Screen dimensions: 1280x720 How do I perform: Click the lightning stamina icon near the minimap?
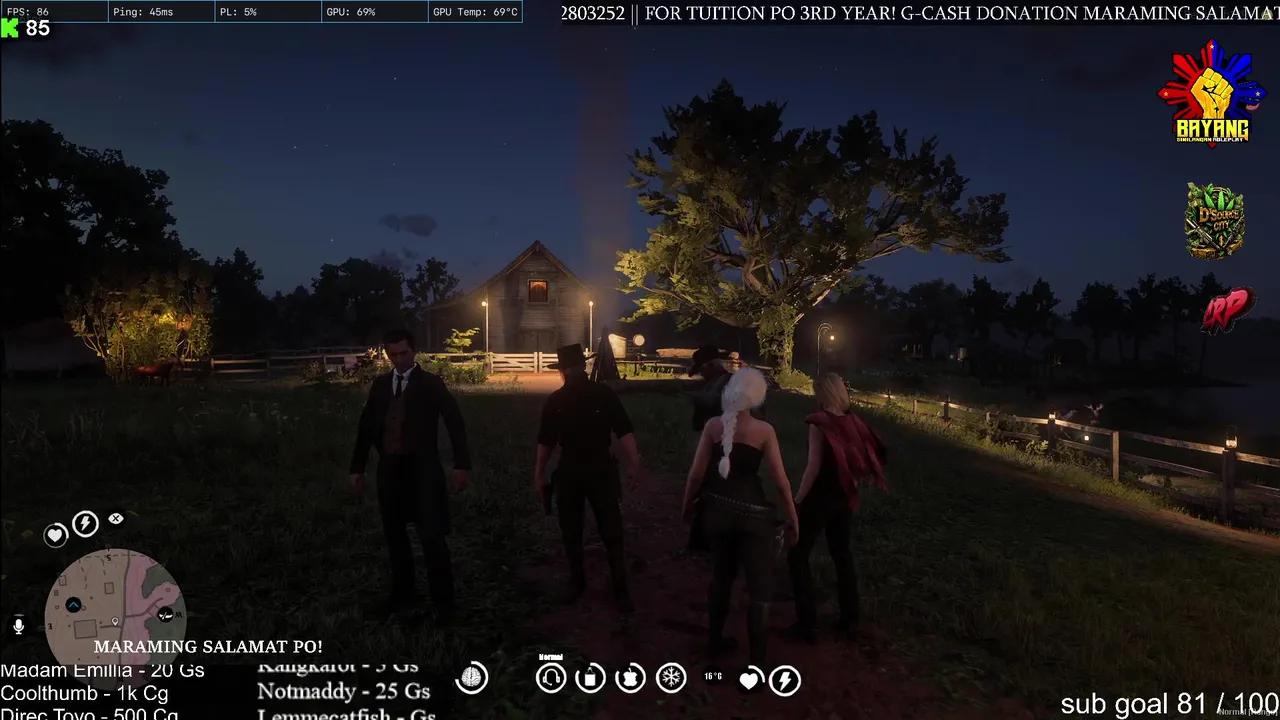84,522
